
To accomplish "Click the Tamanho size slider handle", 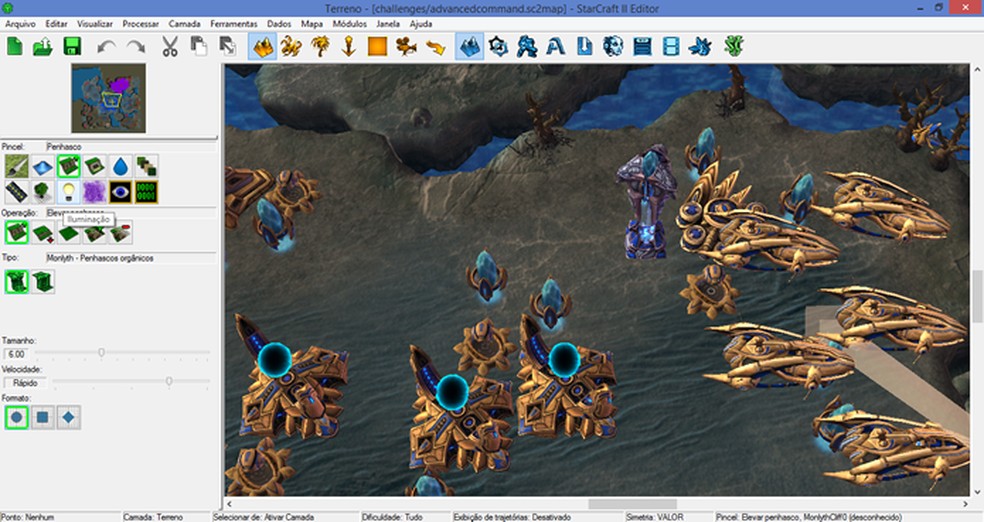I will point(101,353).
